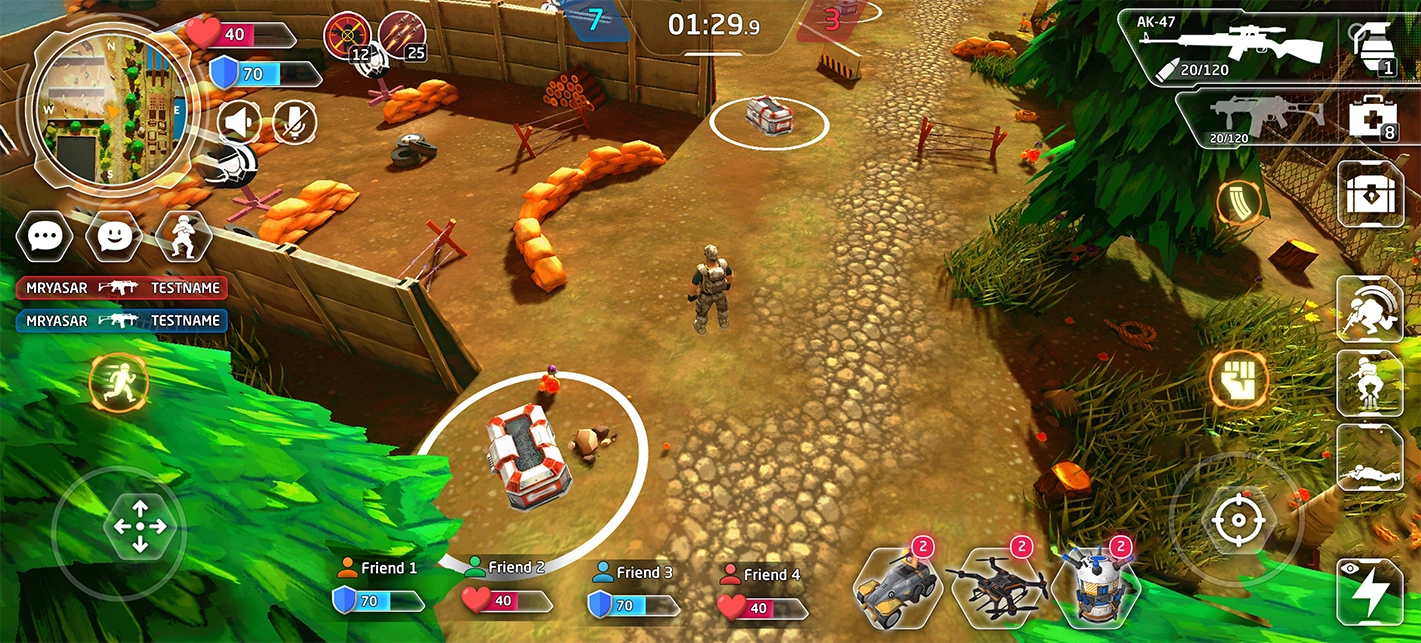Open the text chat bubble

(x=44, y=236)
